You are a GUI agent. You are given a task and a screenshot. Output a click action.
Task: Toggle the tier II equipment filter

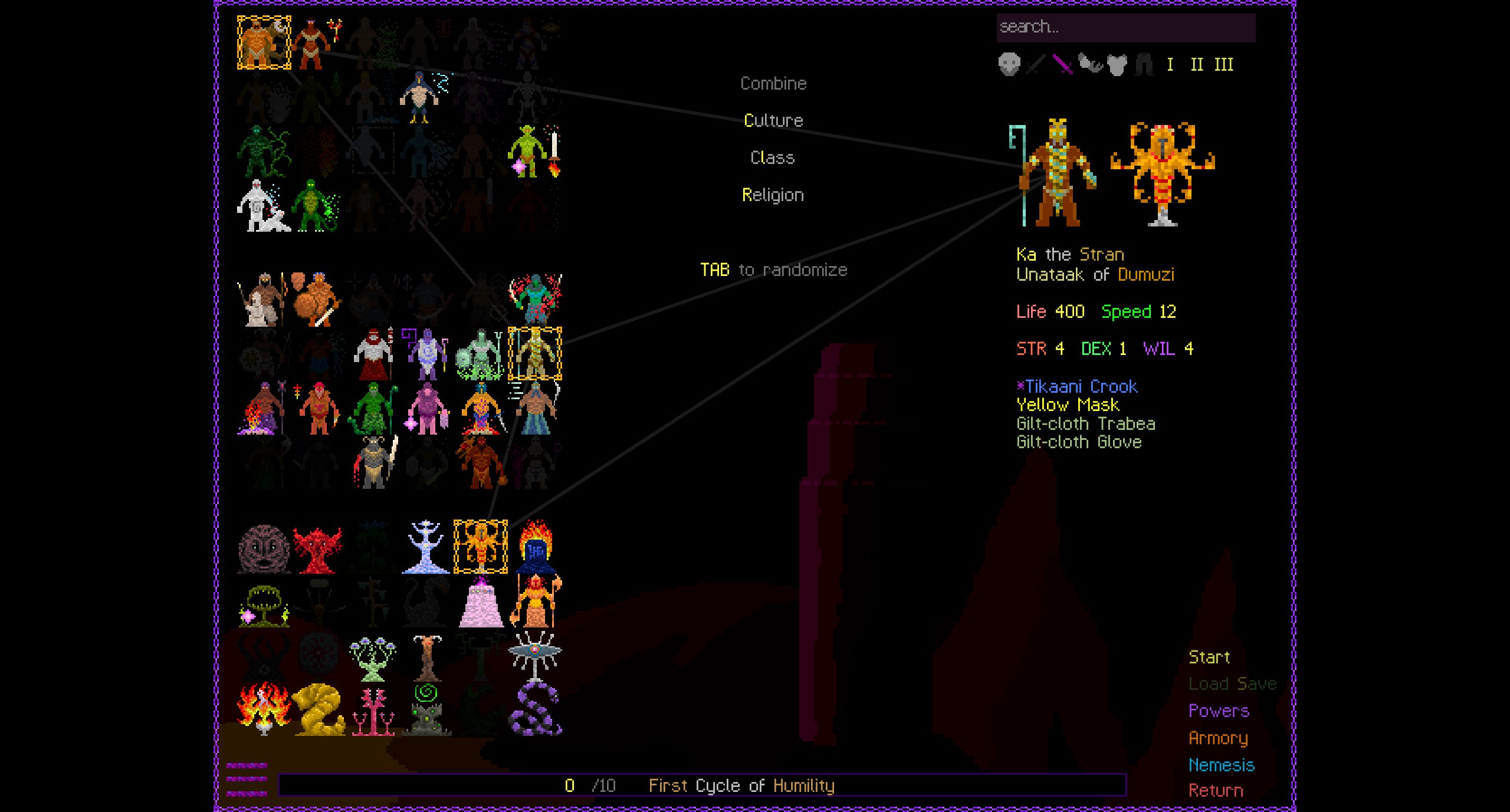[x=1196, y=65]
